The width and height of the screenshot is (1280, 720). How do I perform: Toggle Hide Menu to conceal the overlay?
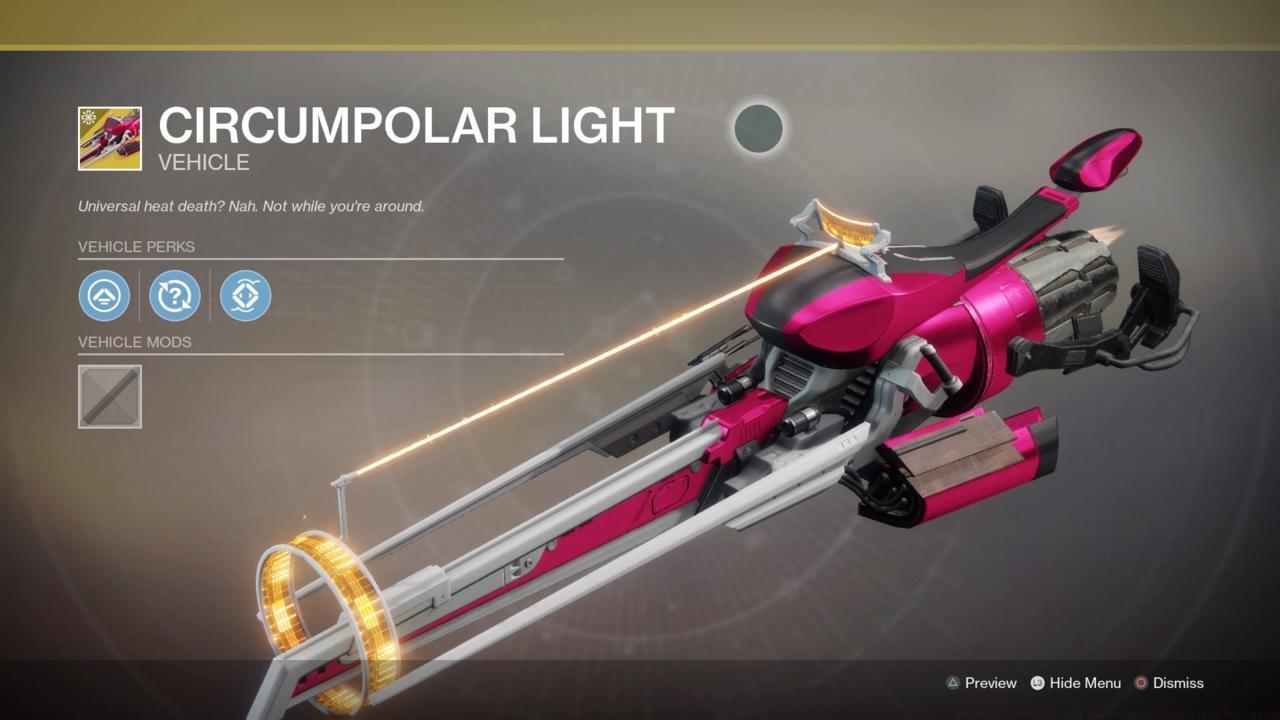(x=1076, y=683)
